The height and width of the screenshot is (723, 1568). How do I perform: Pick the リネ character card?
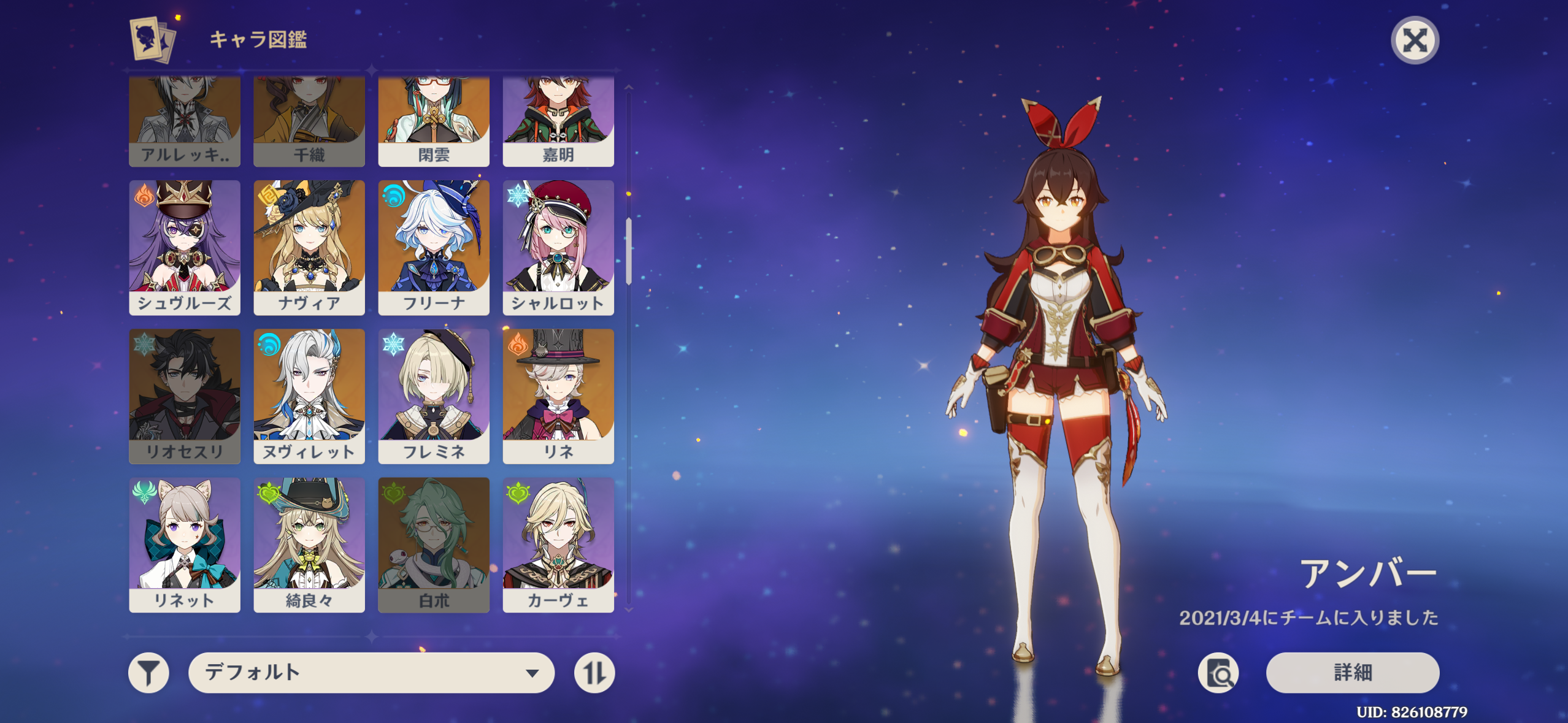[x=558, y=396]
